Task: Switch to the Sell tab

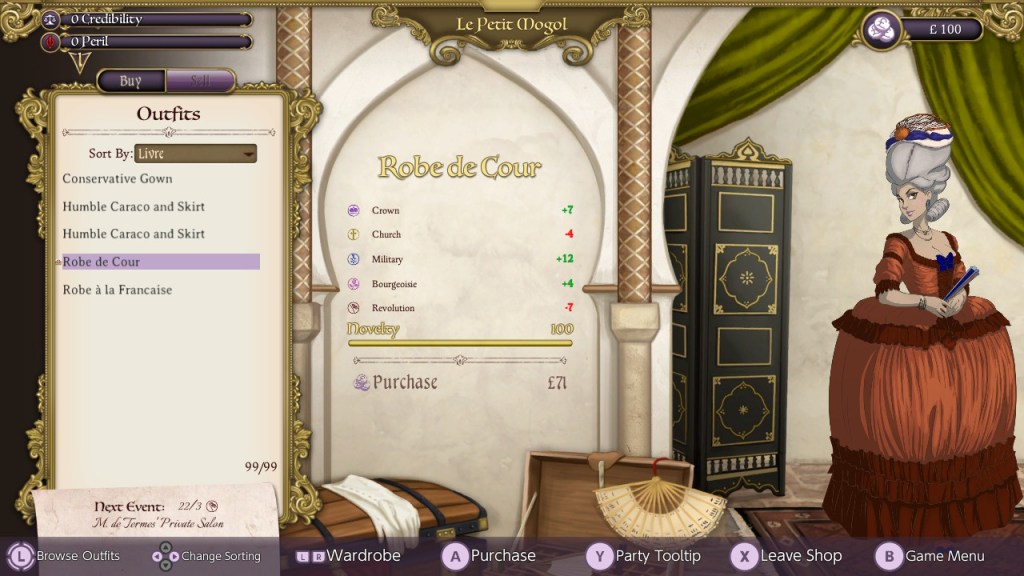Action: click(x=200, y=82)
